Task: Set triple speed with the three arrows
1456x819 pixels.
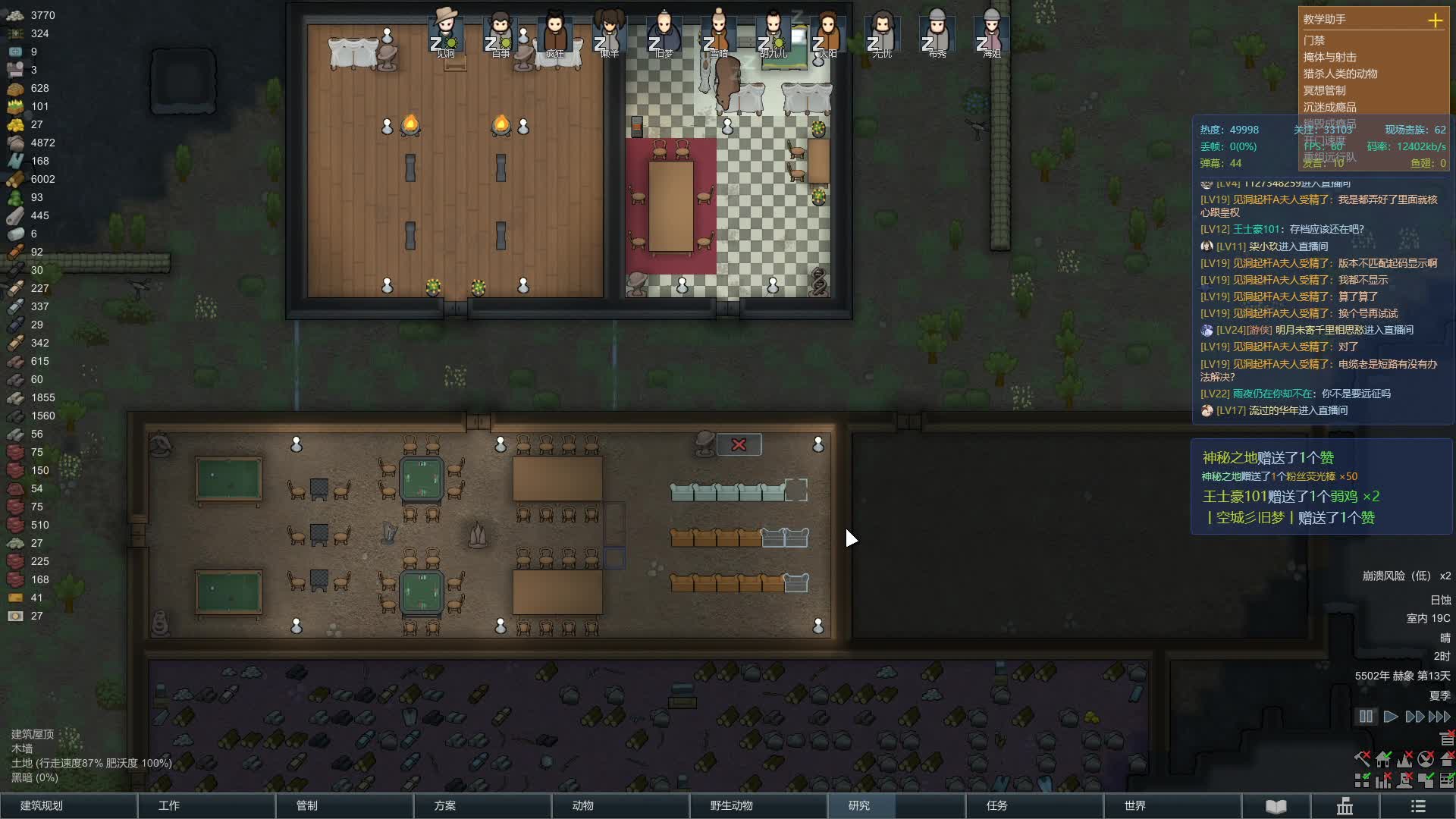Action: pyautogui.click(x=1439, y=717)
